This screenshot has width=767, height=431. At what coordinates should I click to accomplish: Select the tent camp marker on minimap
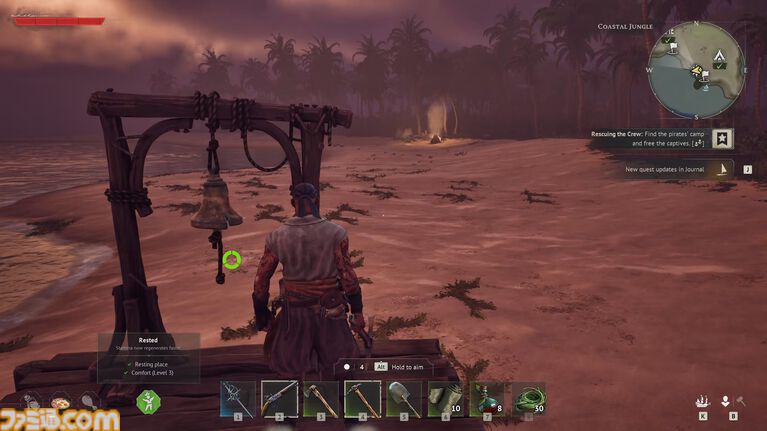(718, 56)
